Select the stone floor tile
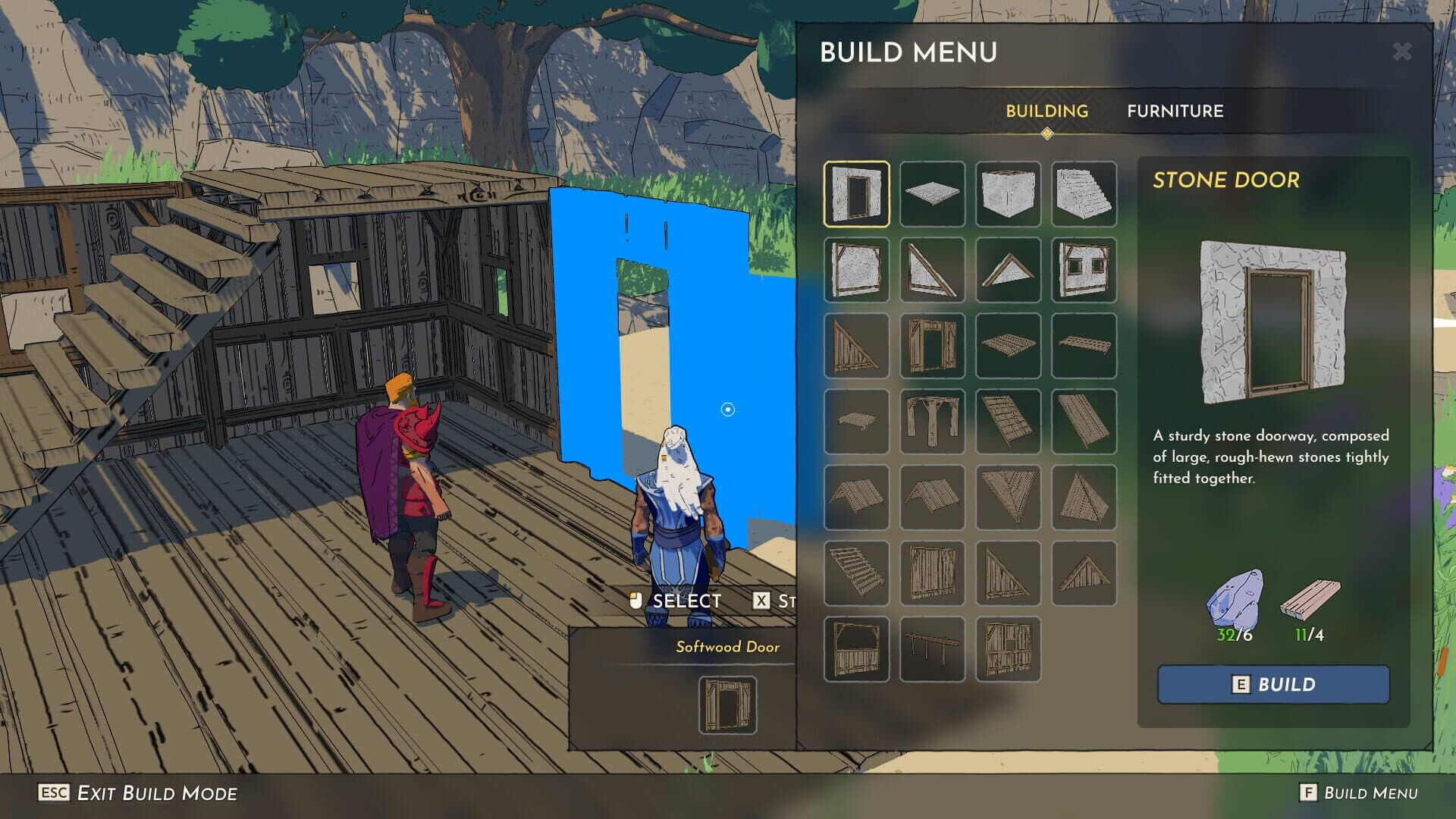The width and height of the screenshot is (1456, 819). coord(933,193)
